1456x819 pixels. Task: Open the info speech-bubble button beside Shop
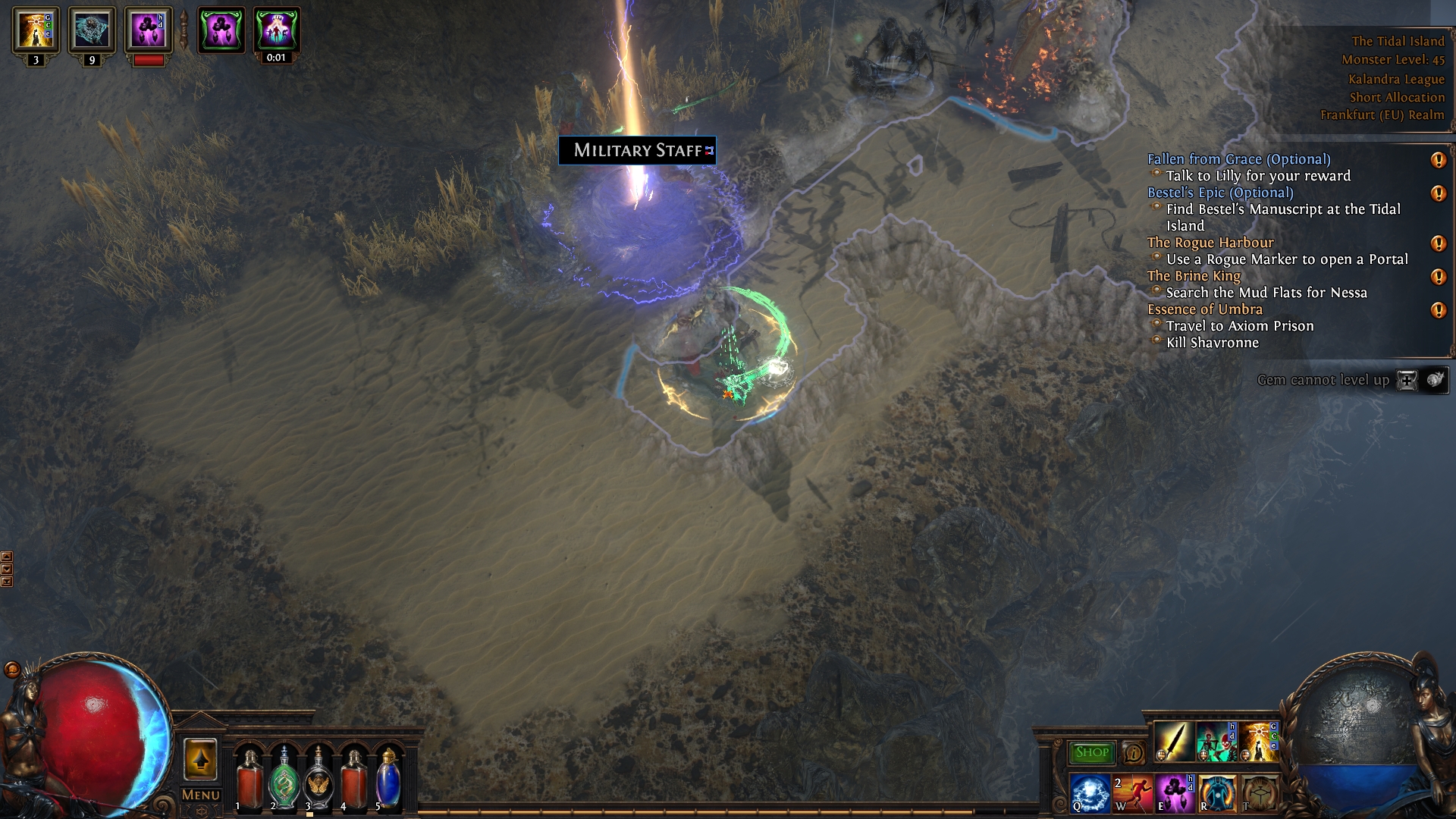click(x=1134, y=752)
